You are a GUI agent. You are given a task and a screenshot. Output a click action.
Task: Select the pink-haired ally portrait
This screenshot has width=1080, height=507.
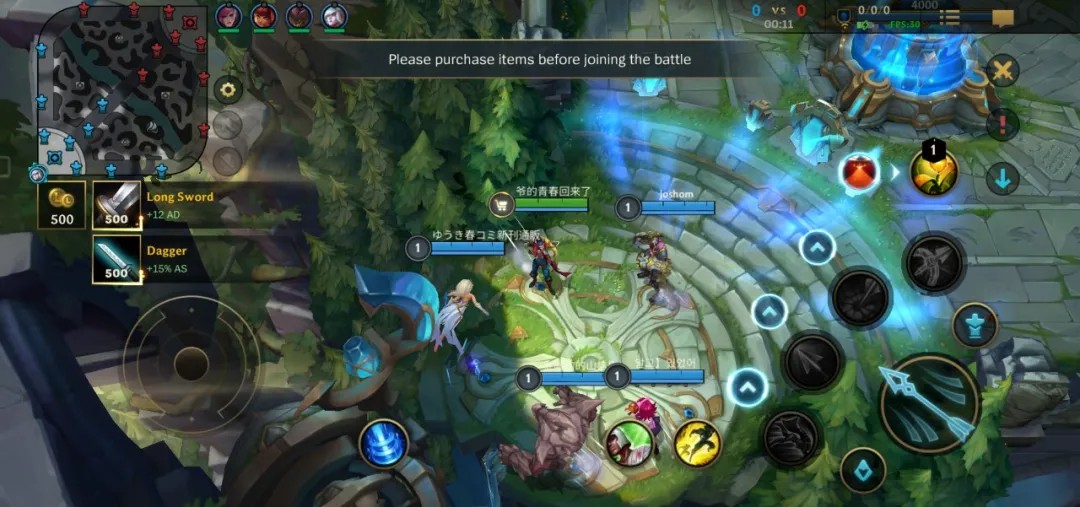point(228,16)
